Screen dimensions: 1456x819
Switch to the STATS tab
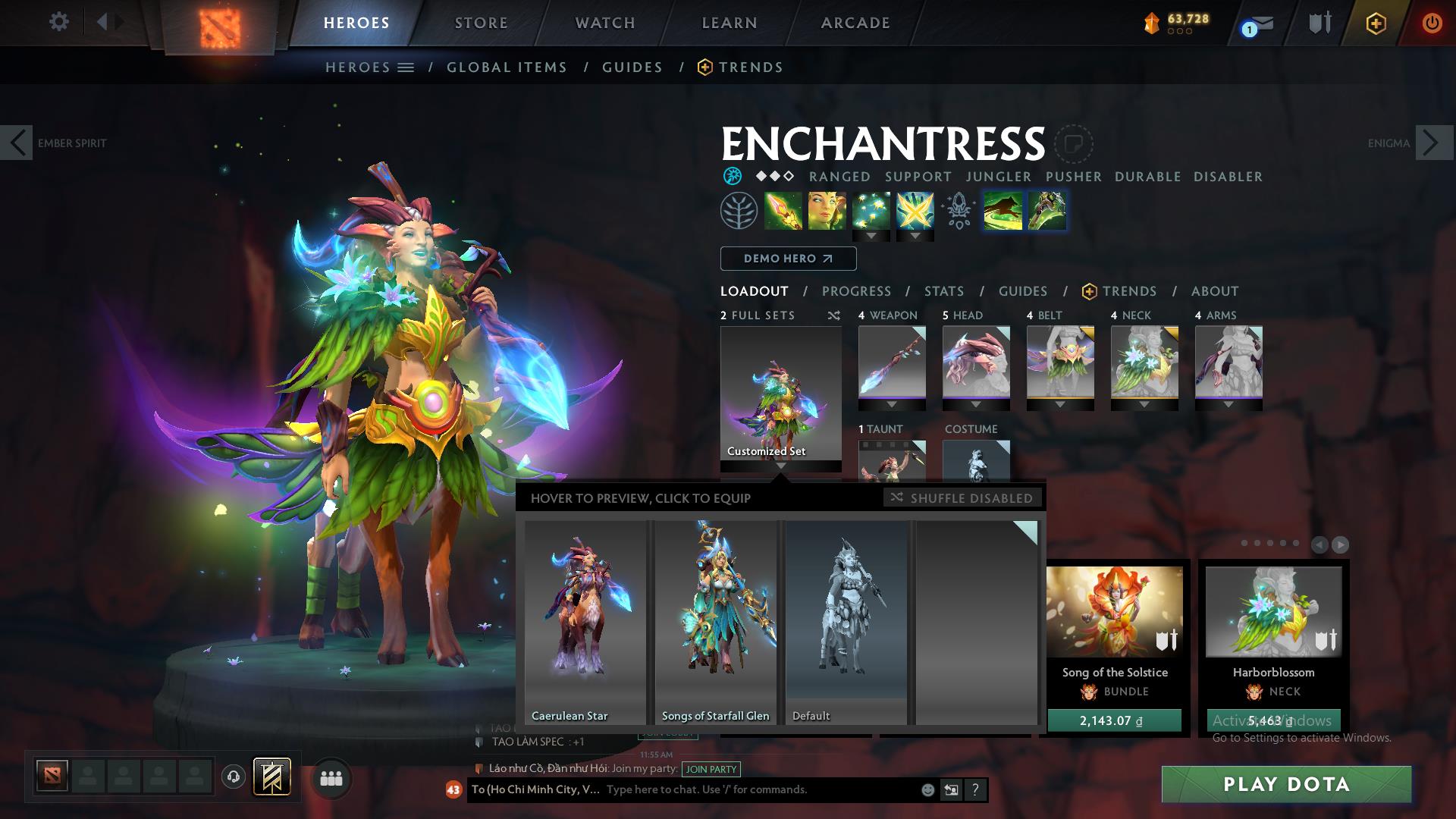[x=943, y=291]
